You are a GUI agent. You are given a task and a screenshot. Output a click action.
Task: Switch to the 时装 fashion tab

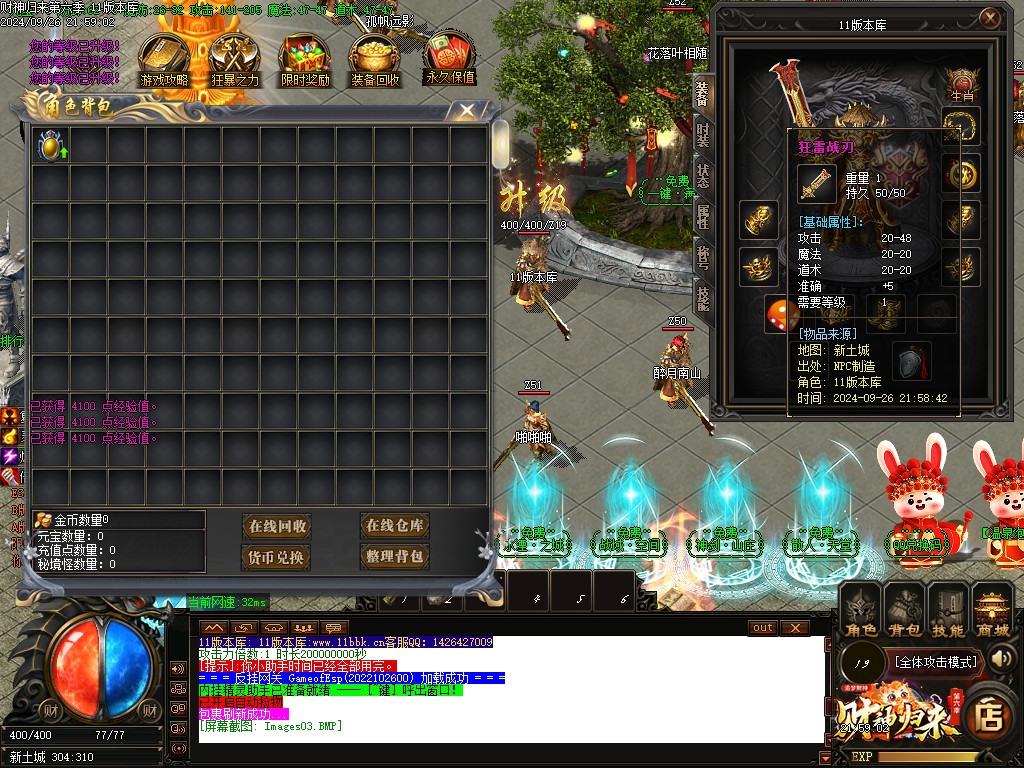pyautogui.click(x=703, y=134)
